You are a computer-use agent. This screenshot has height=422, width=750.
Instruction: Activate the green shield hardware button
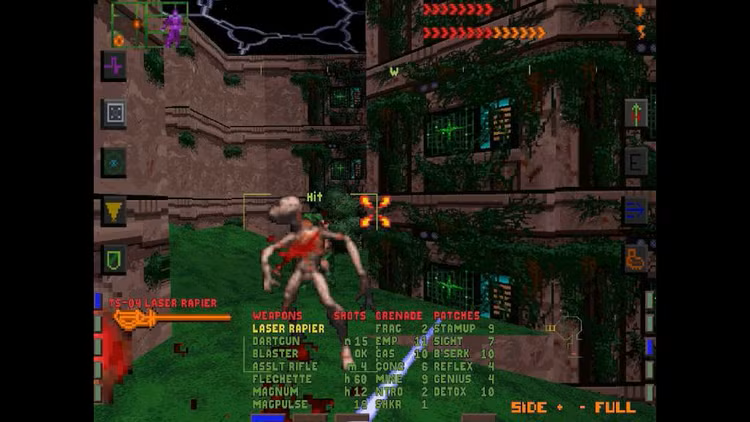coord(114,259)
